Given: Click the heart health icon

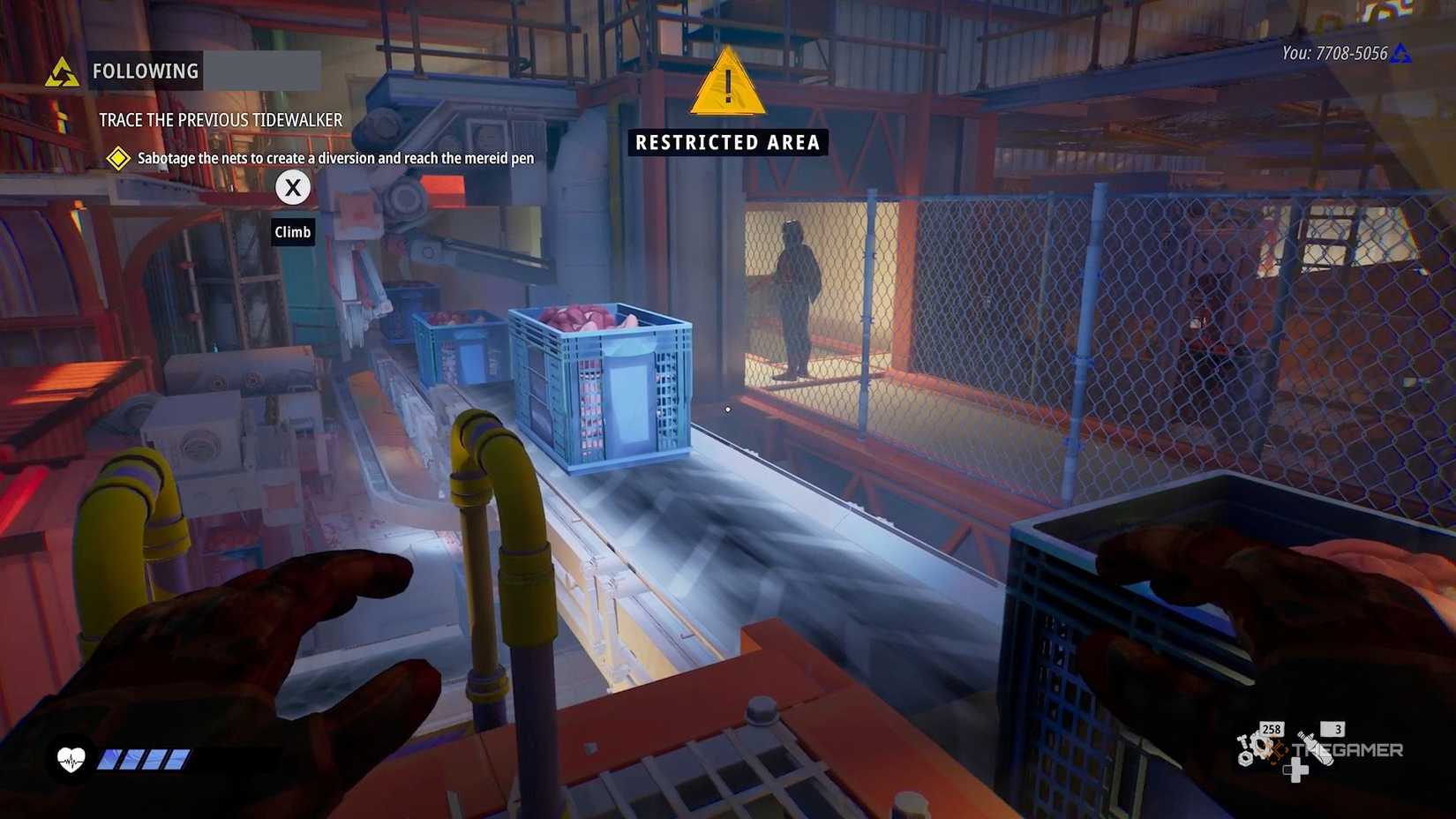Looking at the screenshot, I should click(71, 757).
